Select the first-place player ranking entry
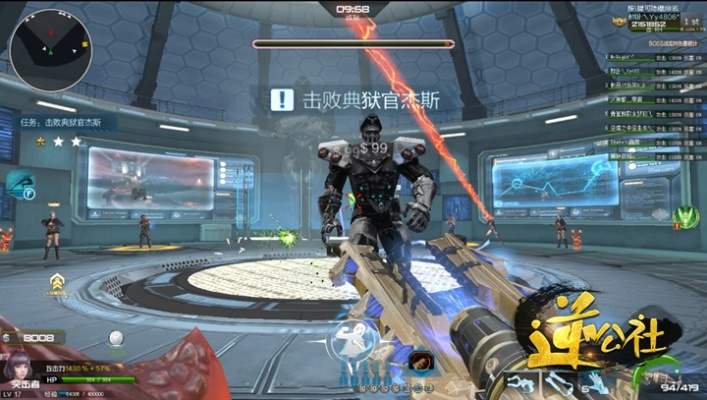The width and height of the screenshot is (707, 400). click(x=656, y=59)
